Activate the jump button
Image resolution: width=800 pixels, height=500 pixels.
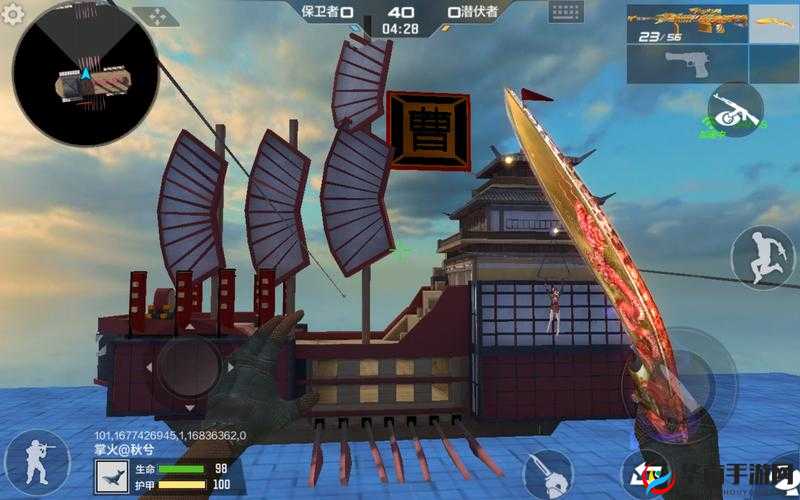coord(762,258)
